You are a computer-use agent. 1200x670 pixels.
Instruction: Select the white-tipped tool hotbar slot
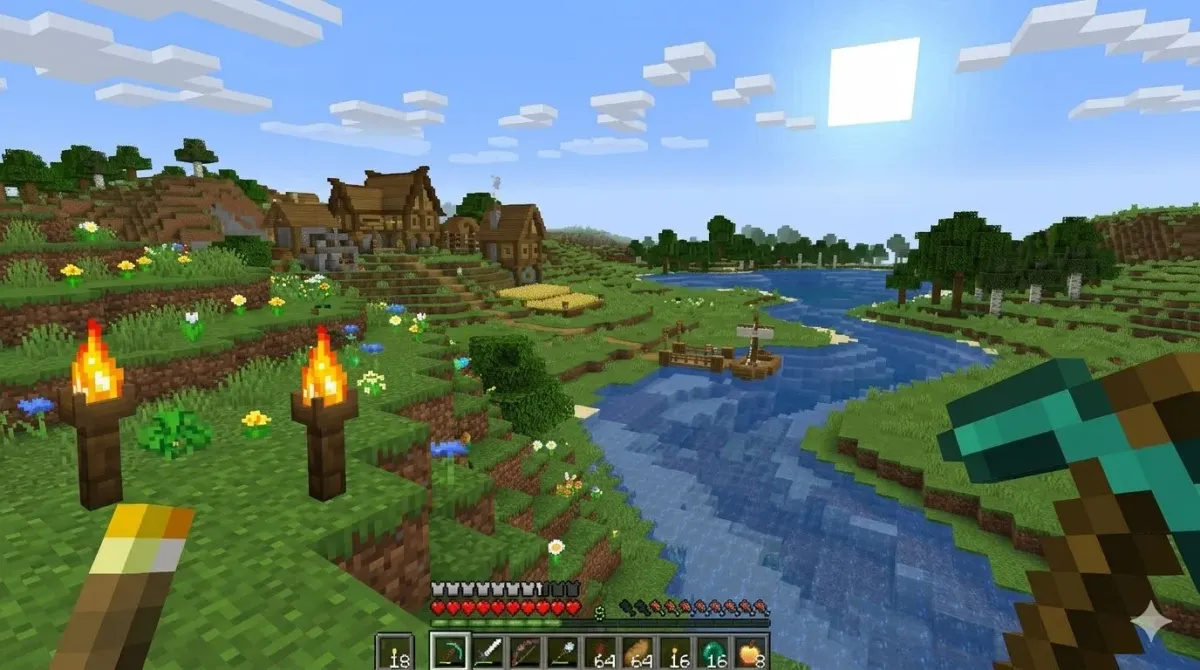562,650
